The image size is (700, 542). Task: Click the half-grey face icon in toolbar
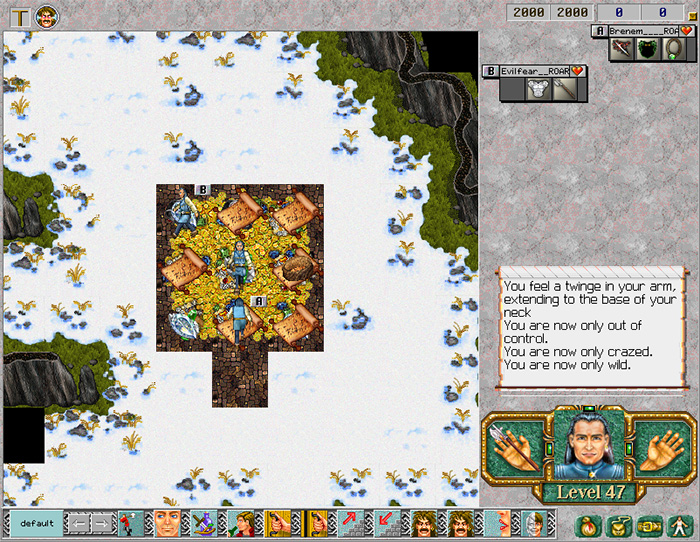(532, 523)
